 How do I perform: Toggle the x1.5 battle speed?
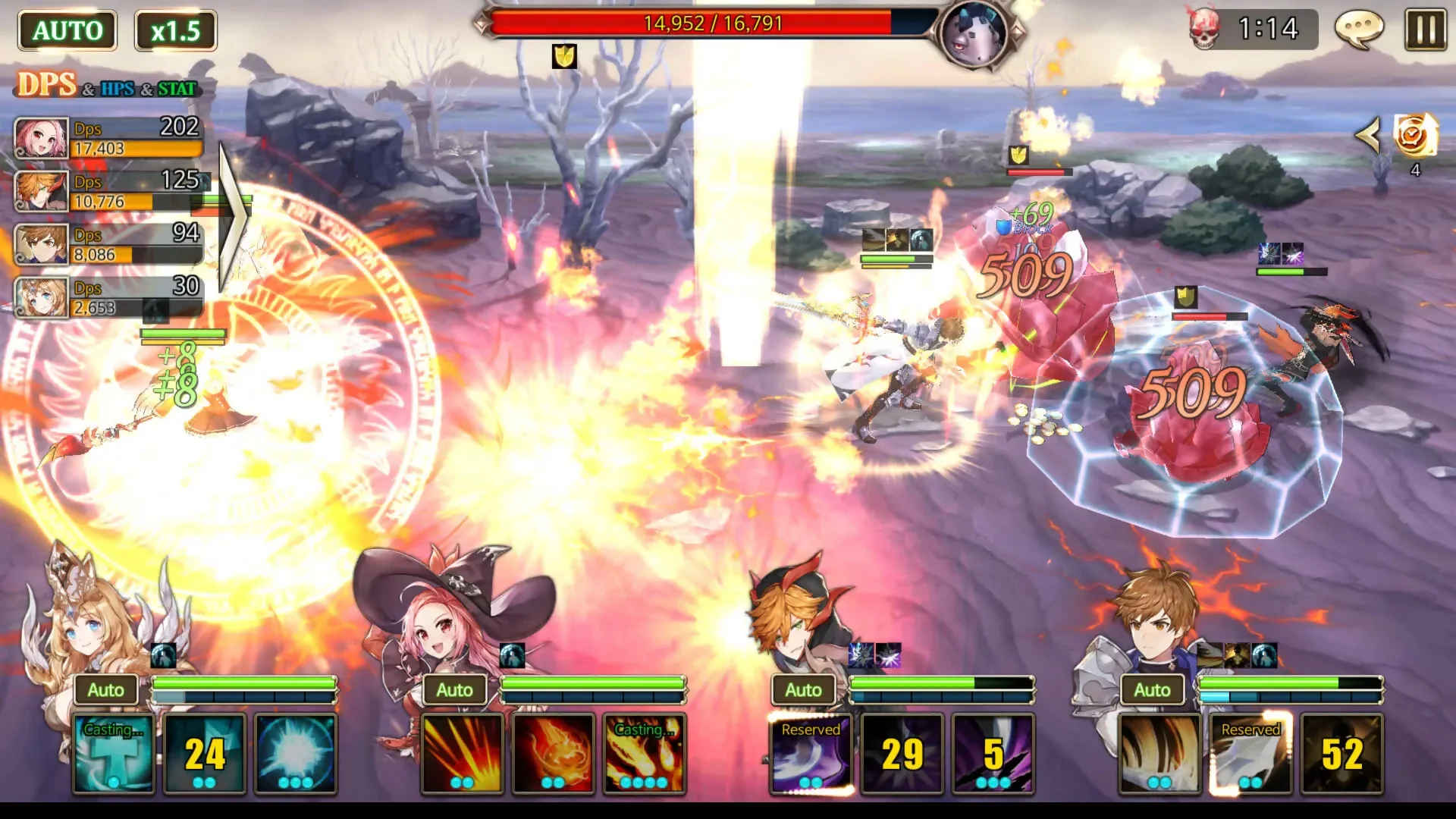click(x=175, y=30)
